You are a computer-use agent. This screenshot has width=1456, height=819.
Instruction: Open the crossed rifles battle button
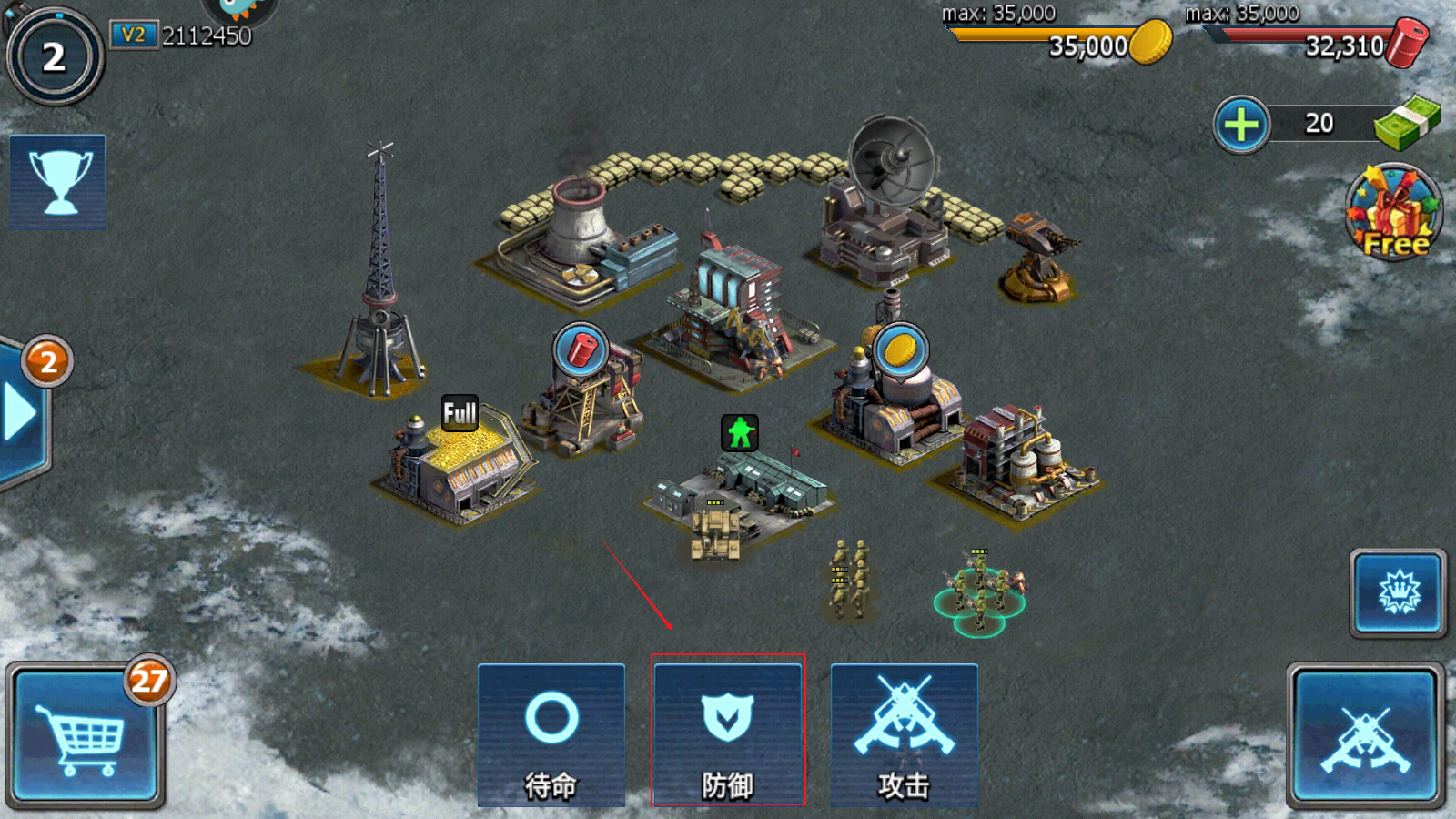pyautogui.click(x=1365, y=737)
